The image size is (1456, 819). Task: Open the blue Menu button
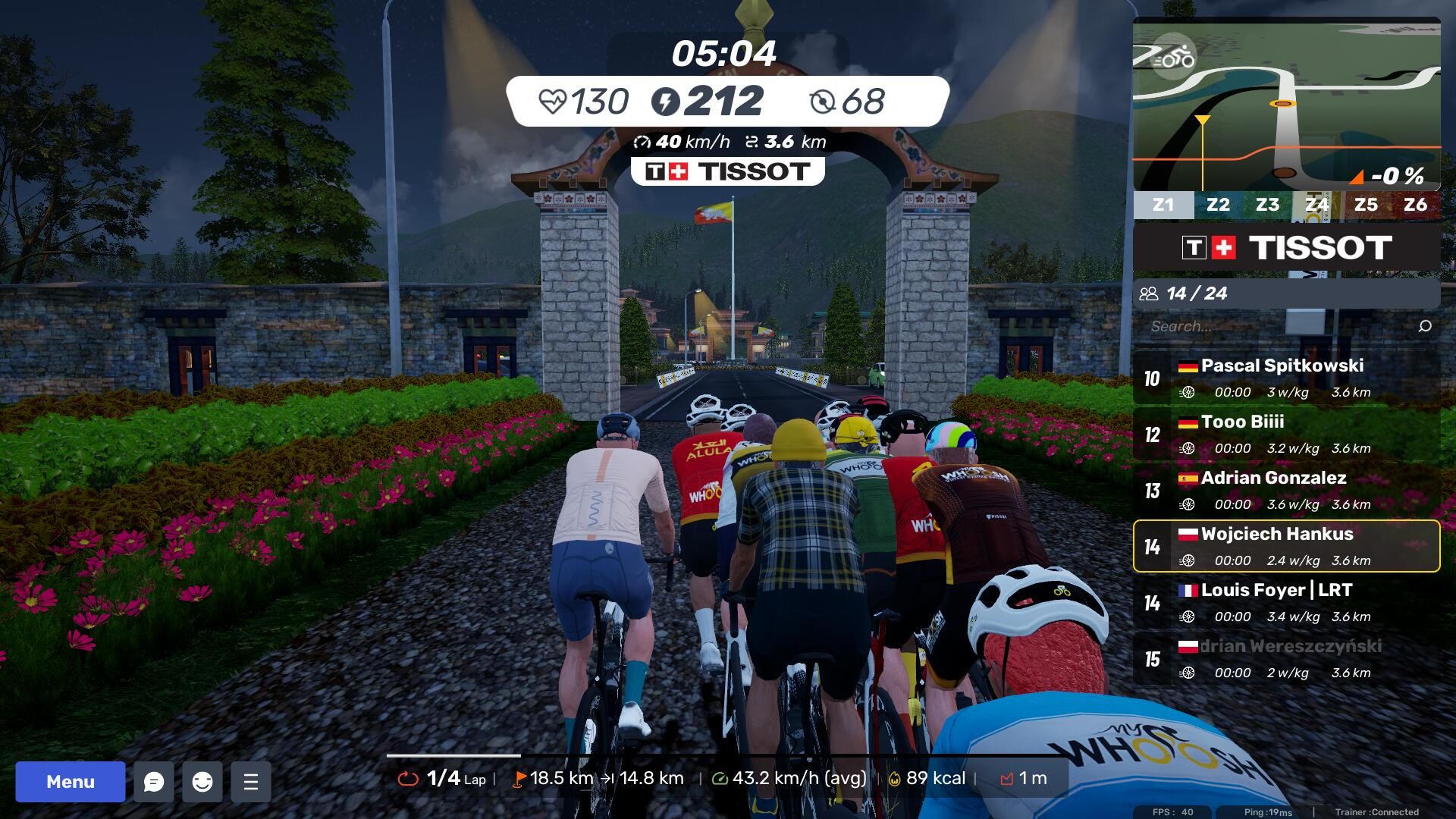click(x=71, y=782)
